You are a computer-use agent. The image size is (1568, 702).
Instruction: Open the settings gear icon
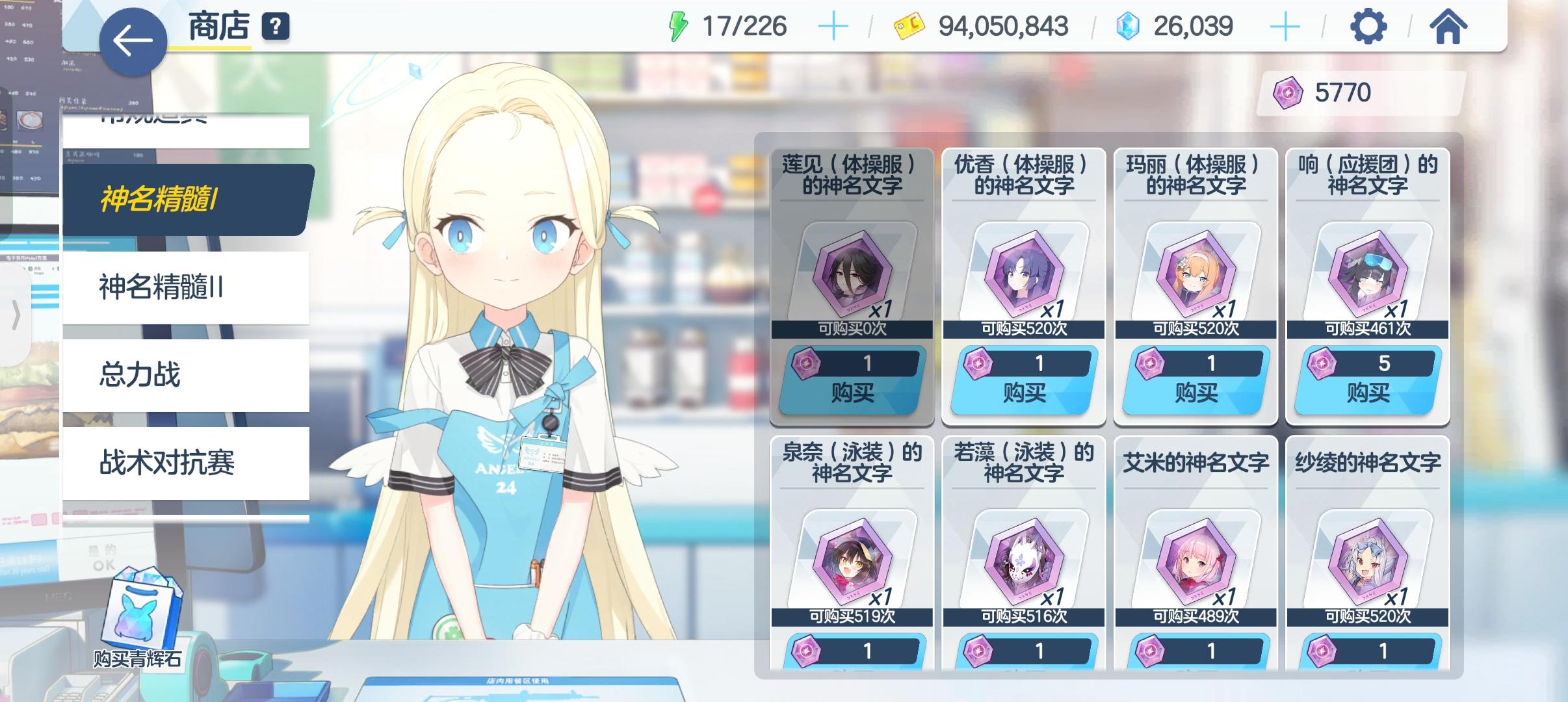pyautogui.click(x=1367, y=27)
